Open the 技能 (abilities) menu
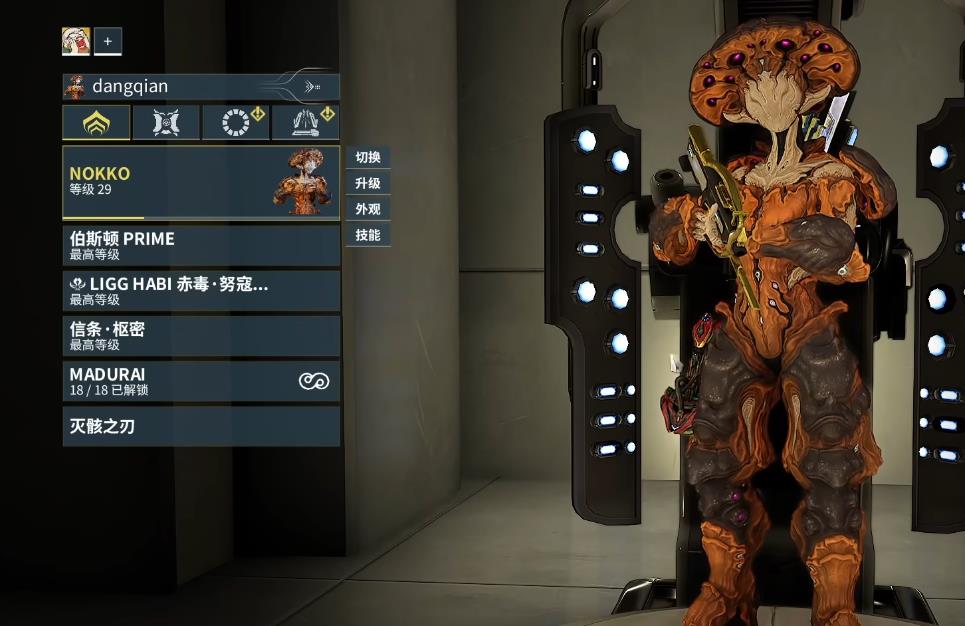Screen dimensions: 965x626 tap(368, 236)
